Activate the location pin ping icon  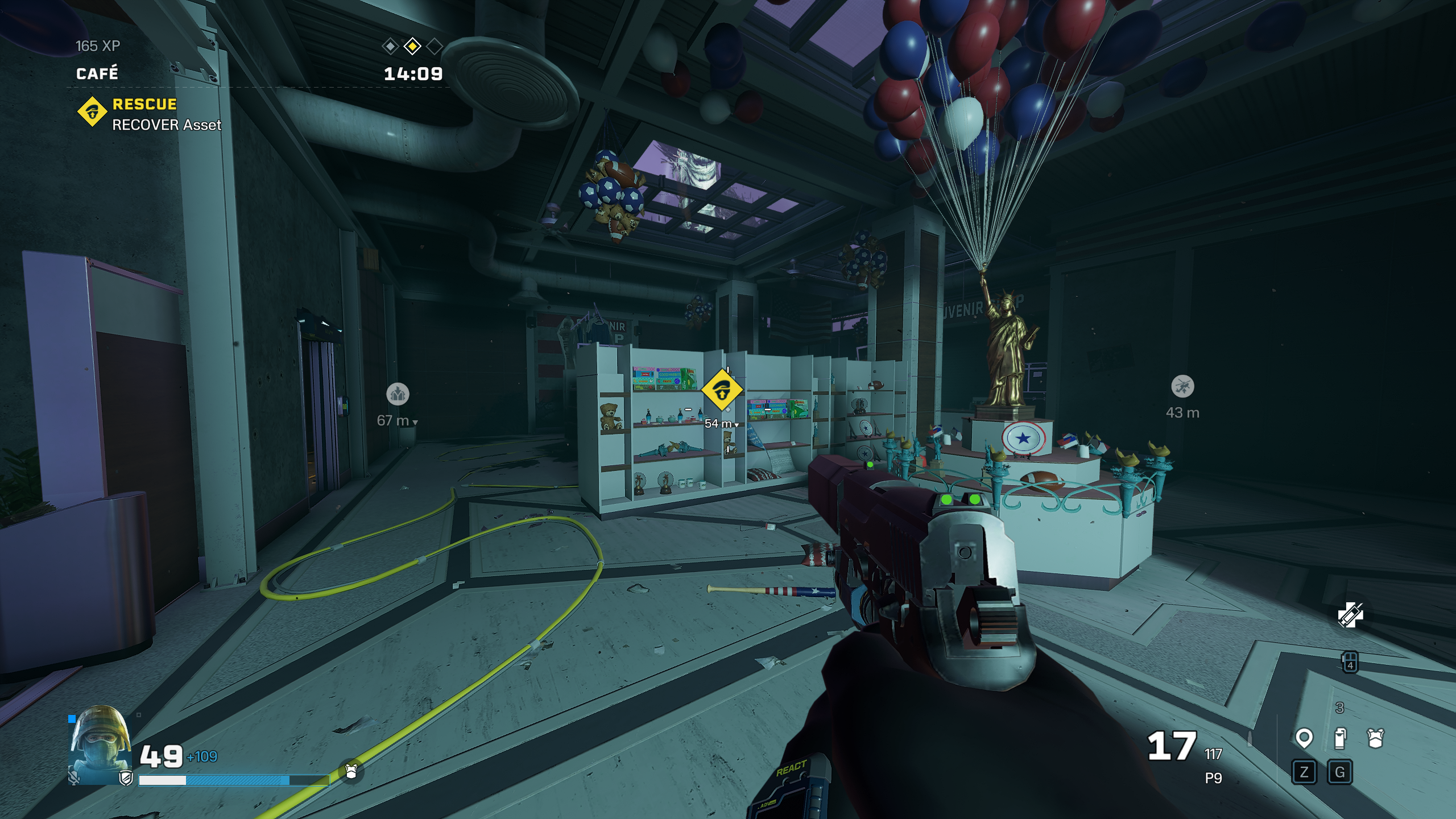[1304, 739]
